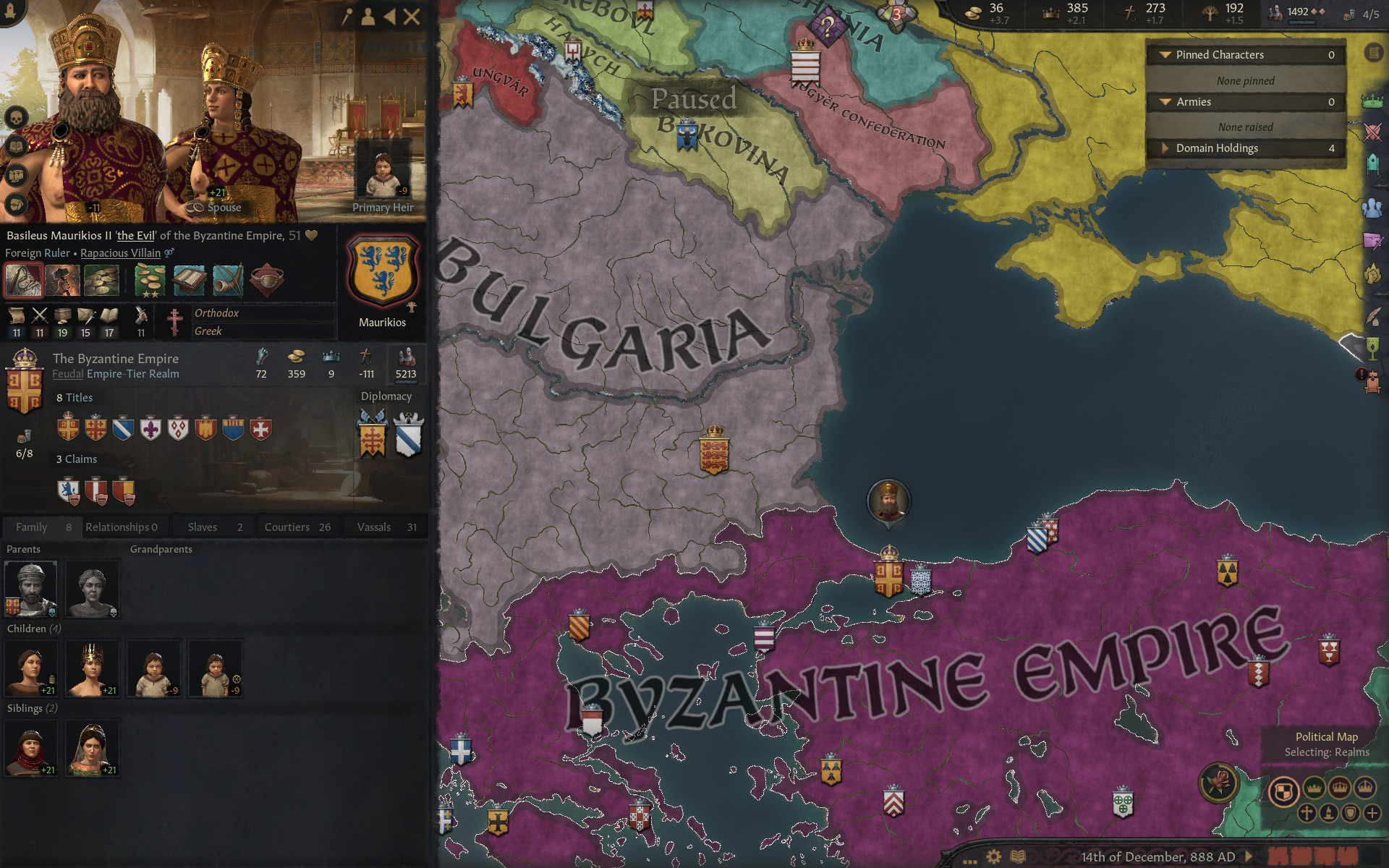Click the Feudal government link

click(67, 374)
